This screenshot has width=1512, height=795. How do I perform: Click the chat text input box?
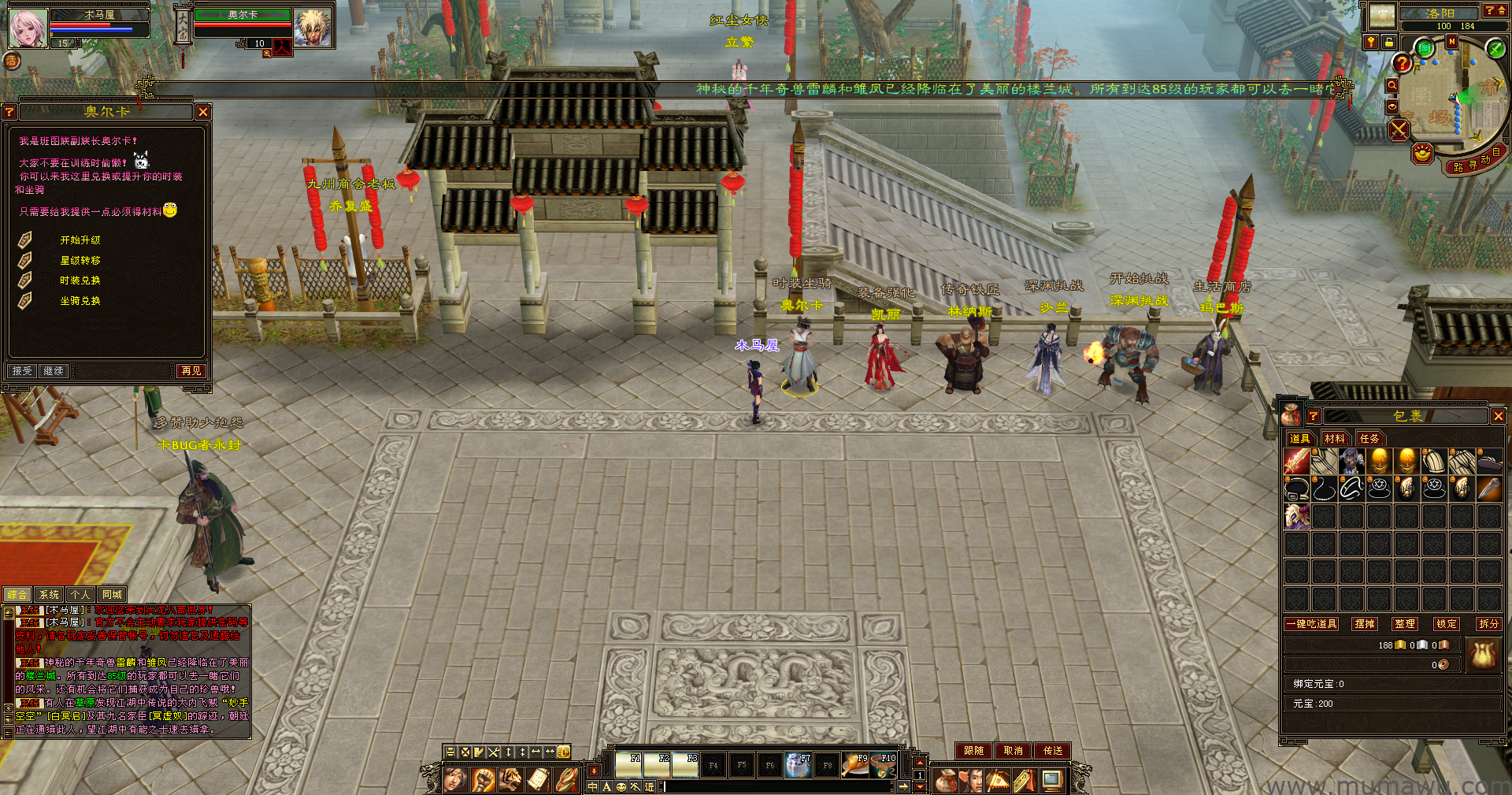pyautogui.click(x=776, y=786)
